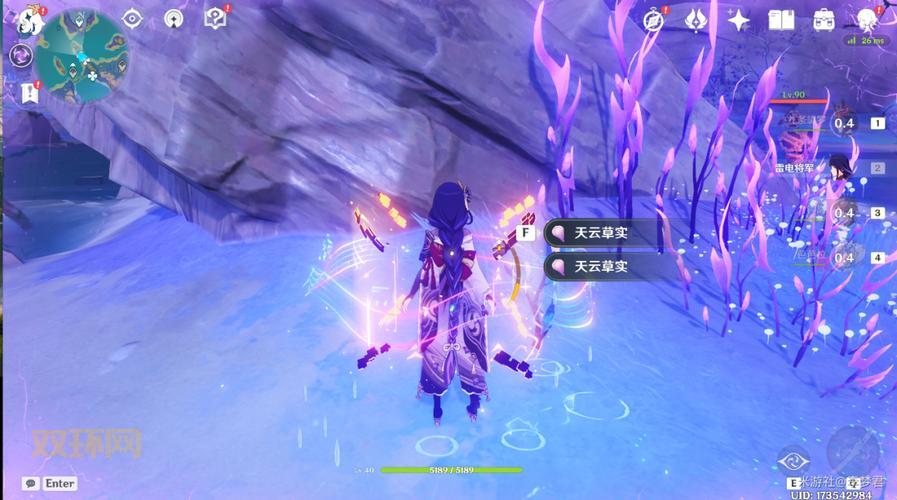The image size is (897, 500).
Task: Open the event guide with question mark
Action: click(215, 17)
